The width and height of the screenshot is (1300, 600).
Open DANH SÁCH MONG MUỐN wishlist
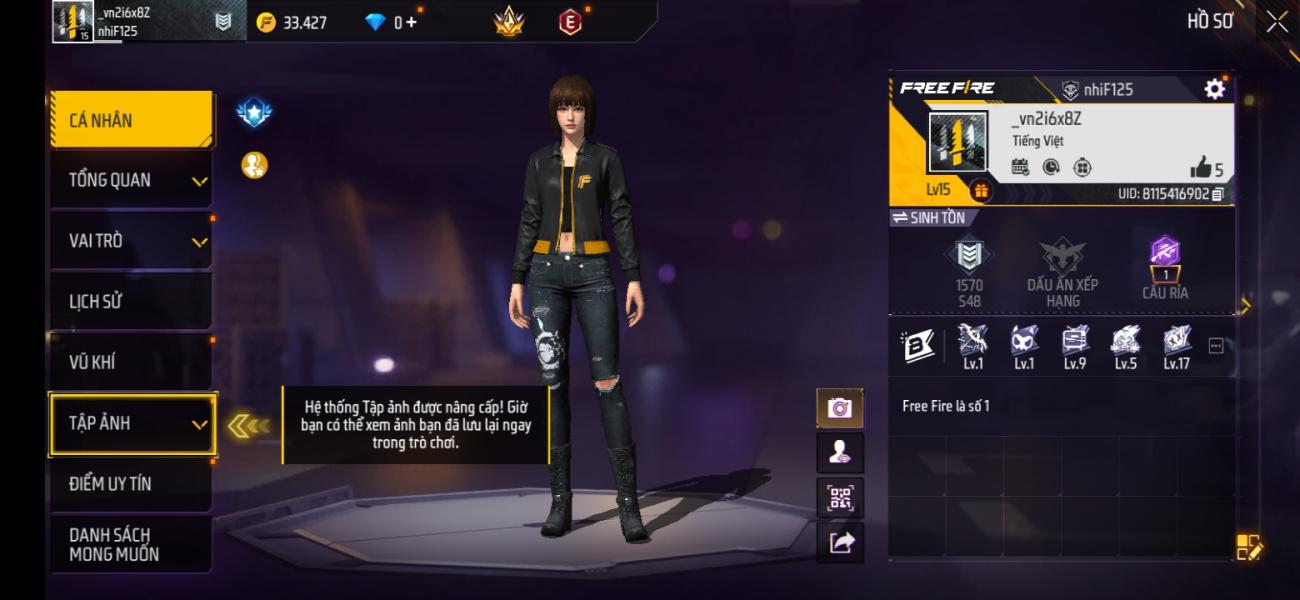pyautogui.click(x=131, y=544)
